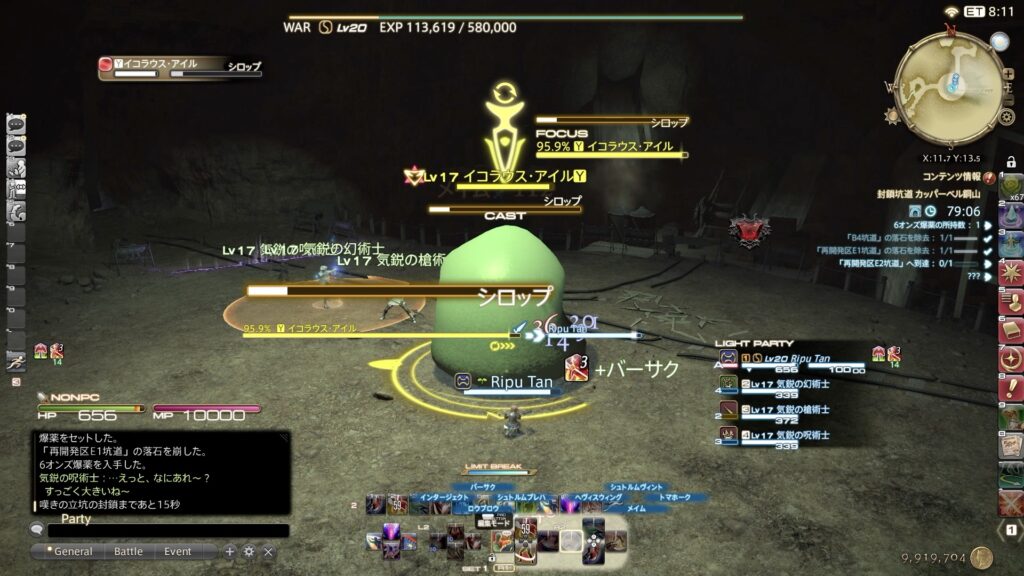Image resolution: width=1024 pixels, height=576 pixels.
Task: Close the chat log with the X button
Action: tap(268, 551)
